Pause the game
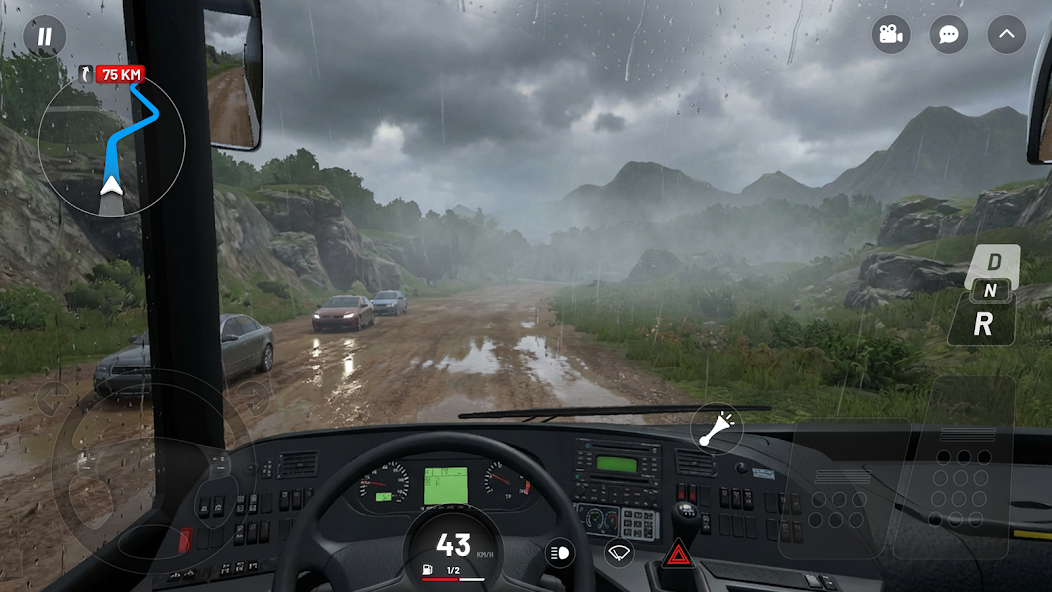1052x592 pixels. pyautogui.click(x=44, y=37)
